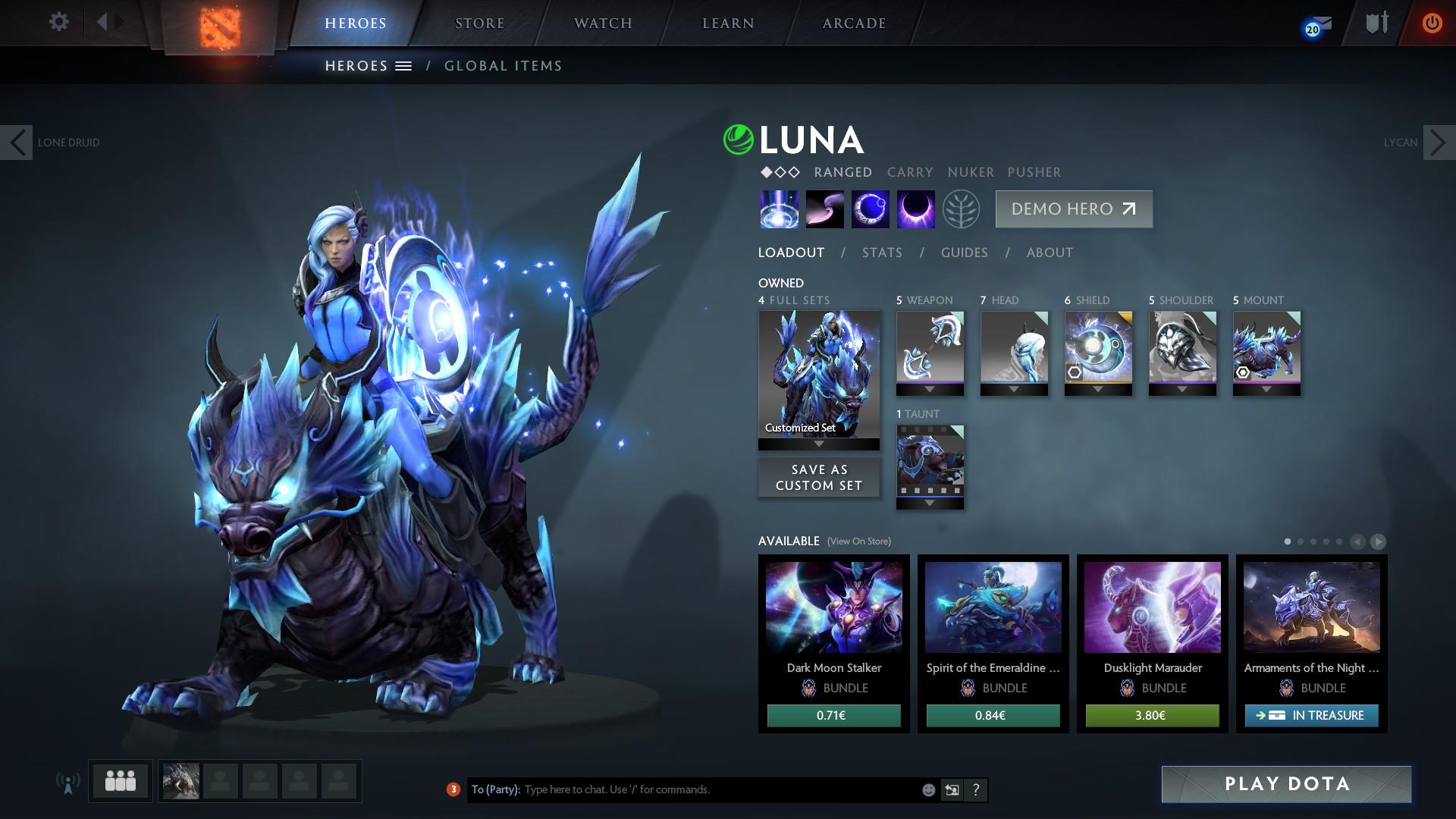
Task: Purchase Dusklight Marauder bundle for 3.80€
Action: click(x=1152, y=715)
